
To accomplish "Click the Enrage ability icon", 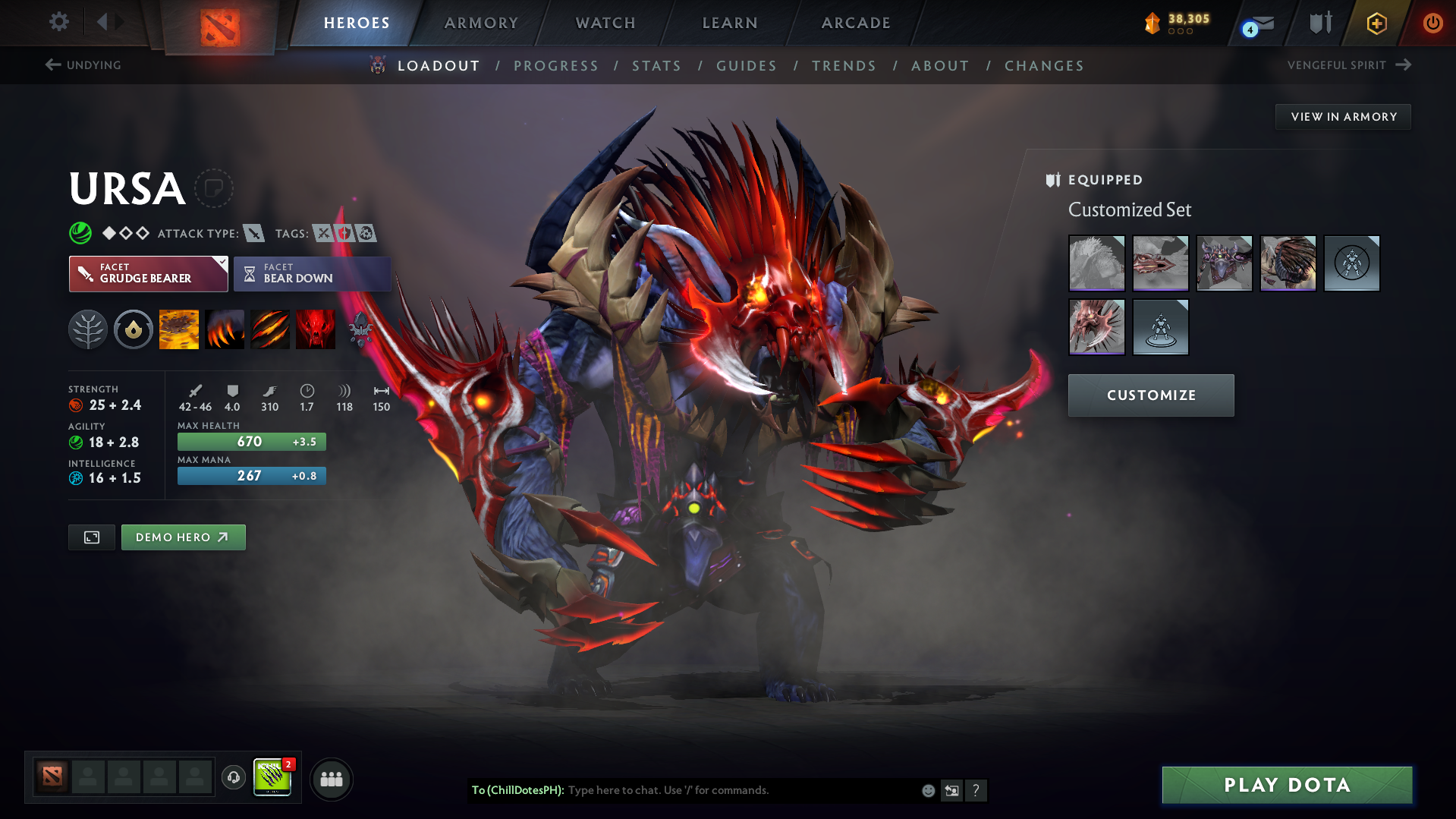I will pyautogui.click(x=316, y=329).
